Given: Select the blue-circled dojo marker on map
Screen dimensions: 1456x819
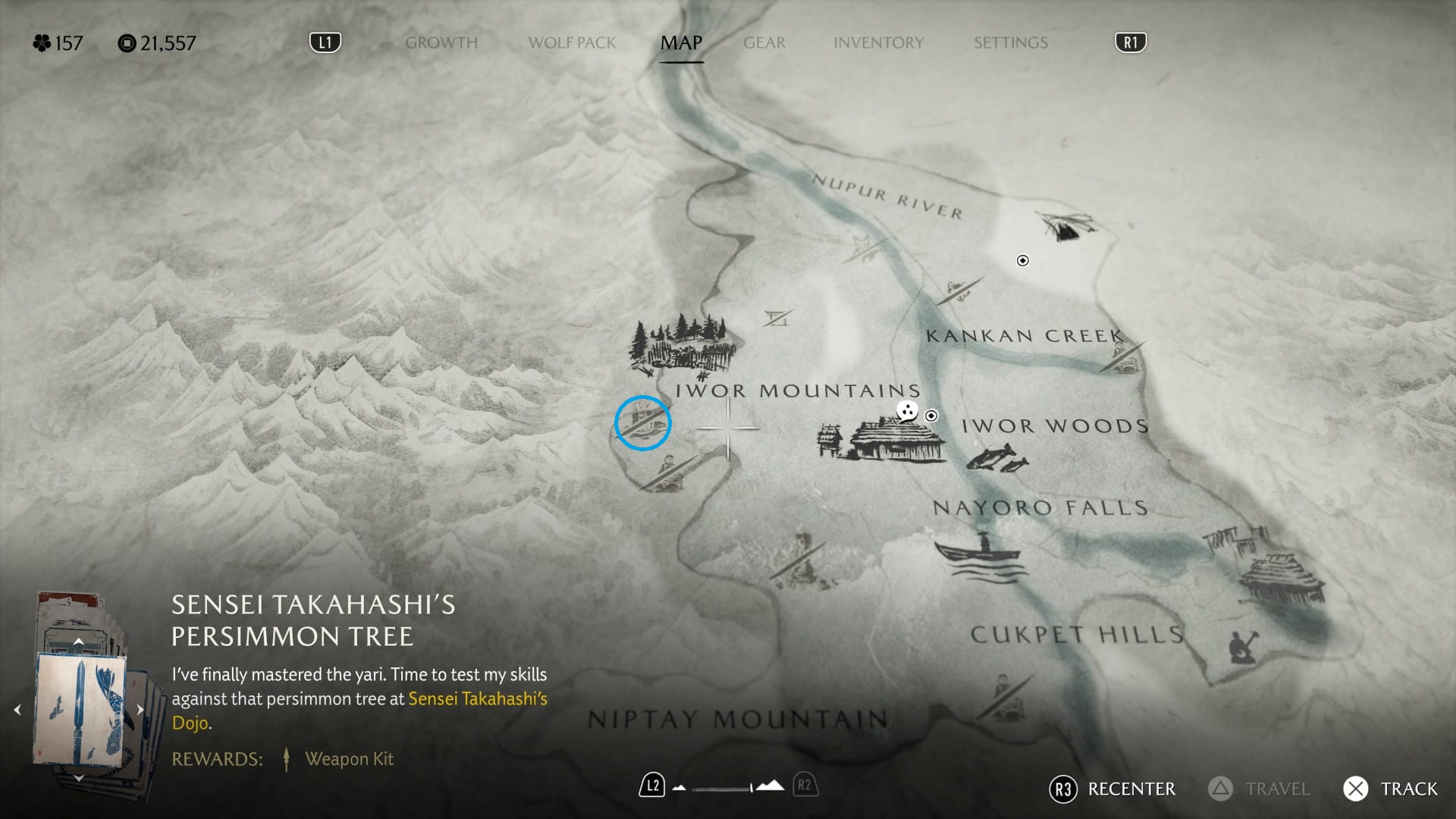Looking at the screenshot, I should tap(642, 423).
